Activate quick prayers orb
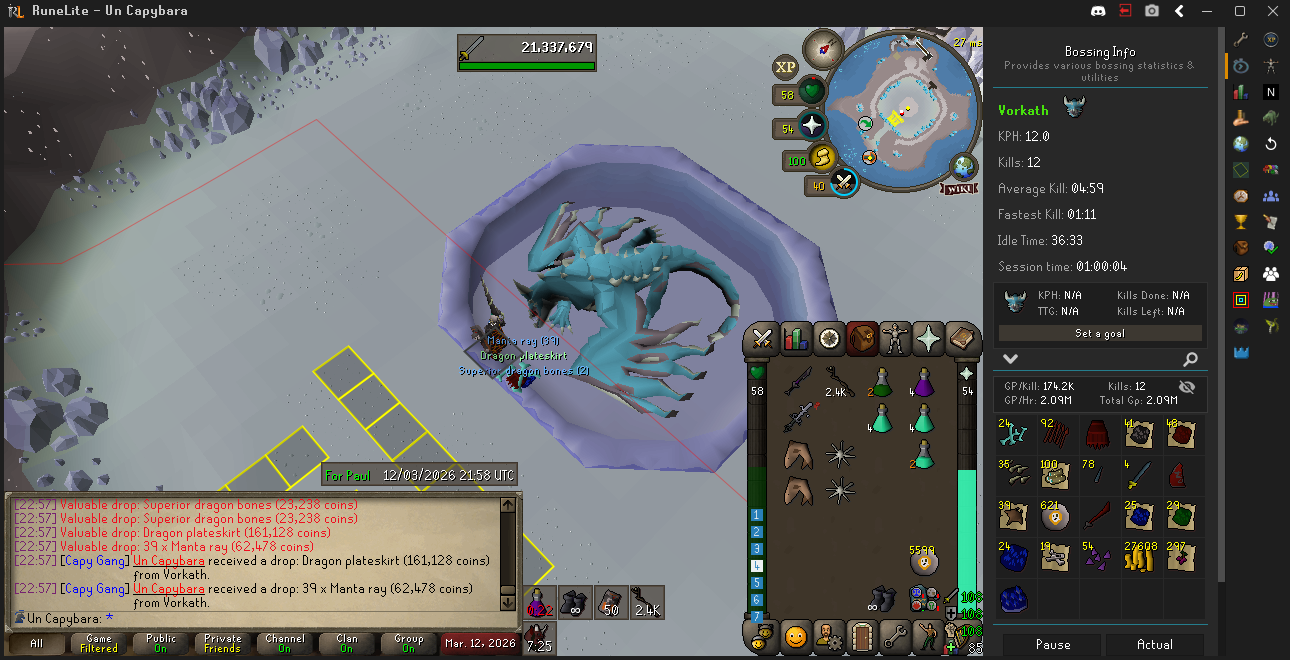Image resolution: width=1290 pixels, height=660 pixels. [811, 126]
